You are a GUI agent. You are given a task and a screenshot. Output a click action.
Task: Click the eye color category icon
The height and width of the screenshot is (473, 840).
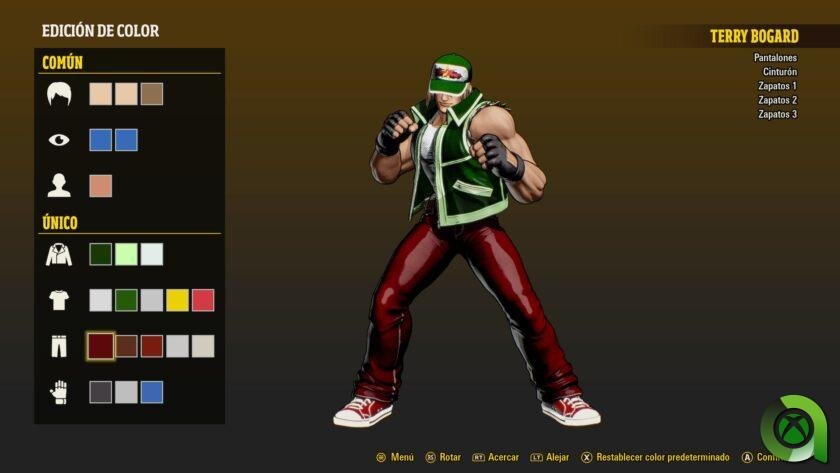(59, 140)
